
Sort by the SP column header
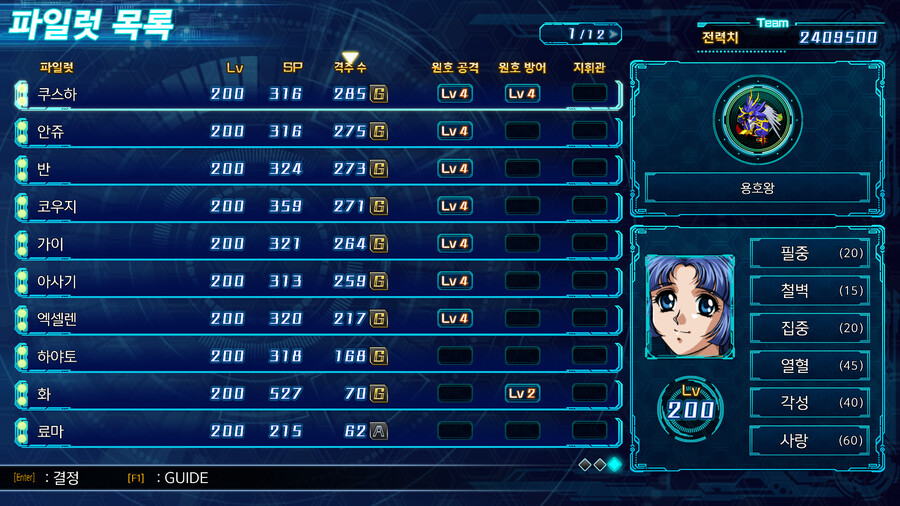click(292, 68)
